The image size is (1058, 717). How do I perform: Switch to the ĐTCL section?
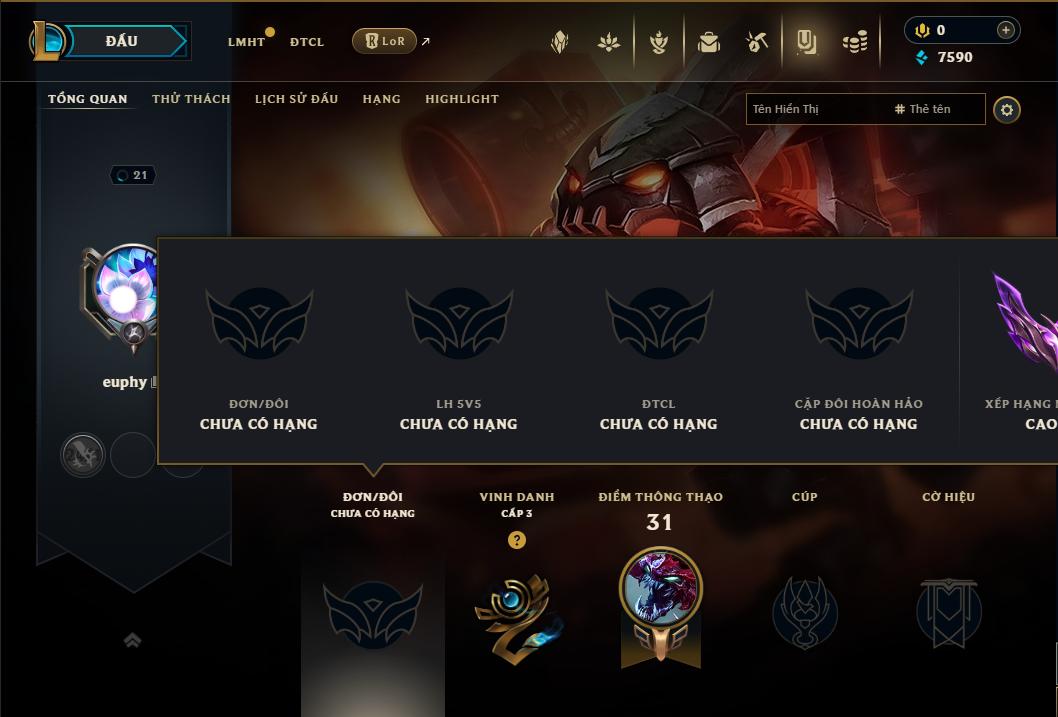307,42
